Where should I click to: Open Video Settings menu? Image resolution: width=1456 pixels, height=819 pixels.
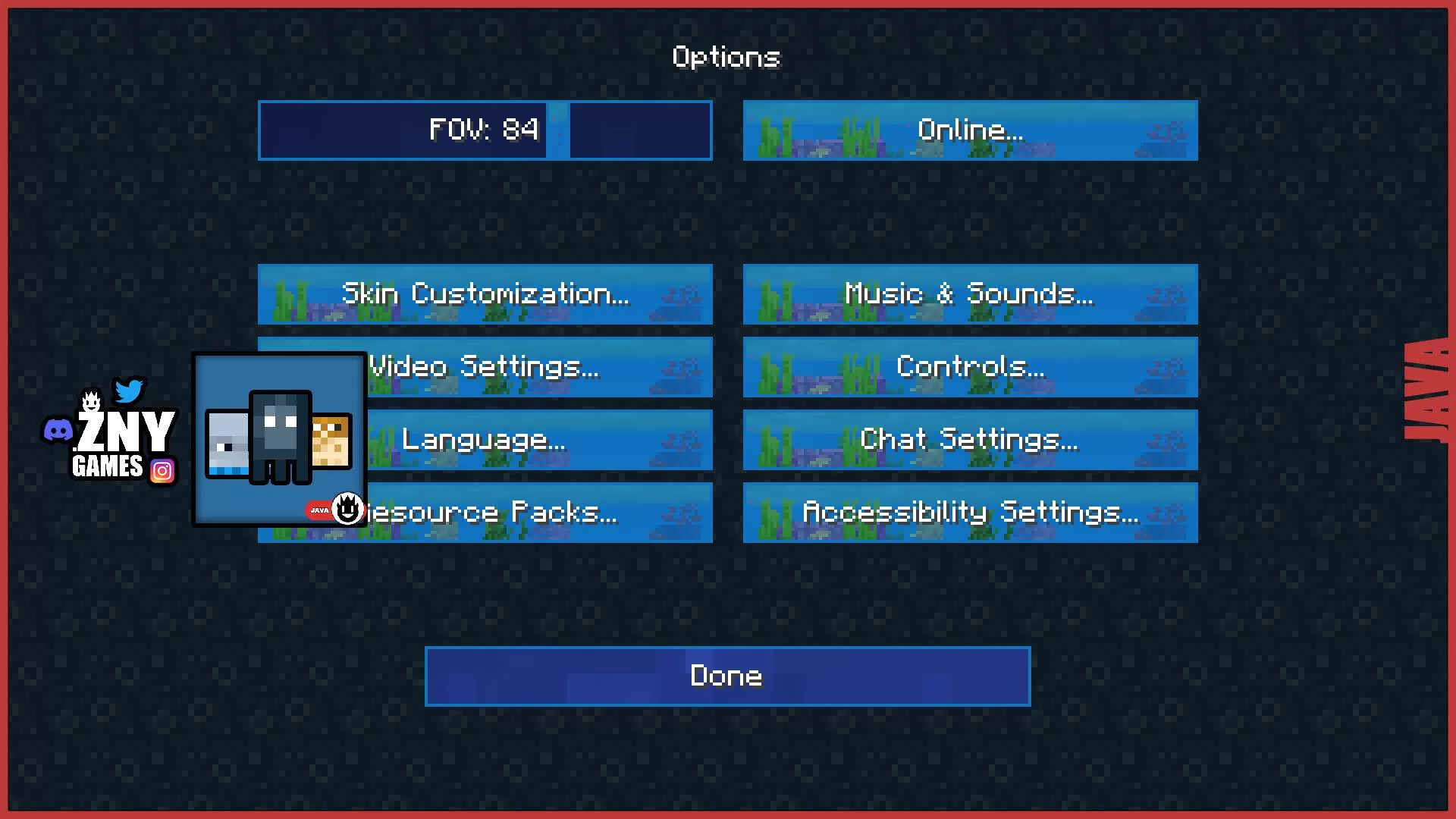(531, 367)
